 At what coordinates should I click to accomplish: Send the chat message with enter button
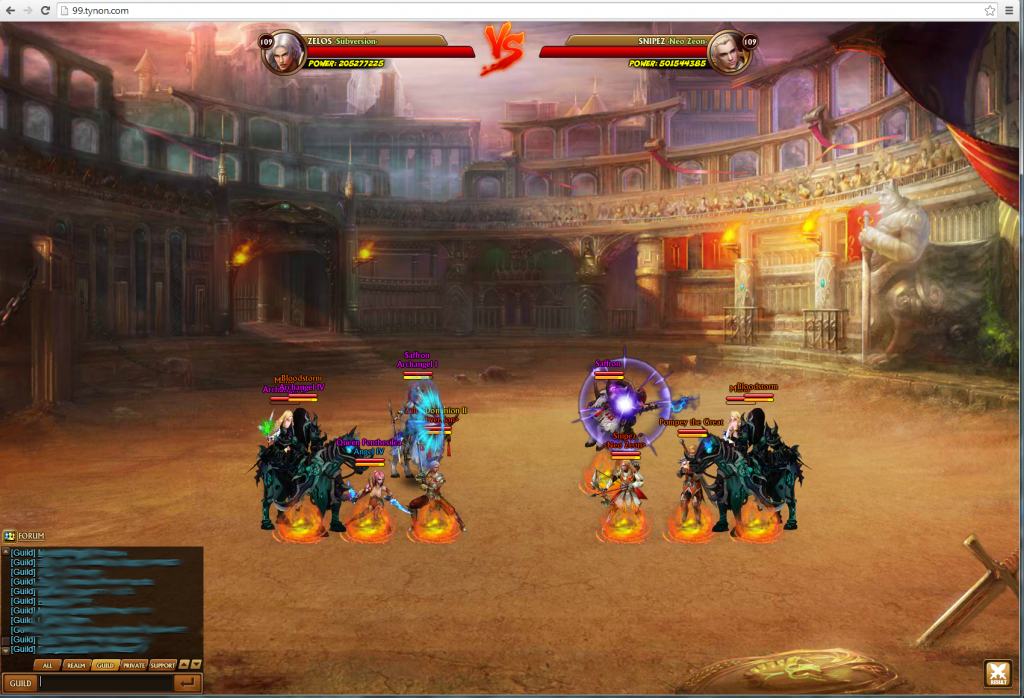coord(186,683)
